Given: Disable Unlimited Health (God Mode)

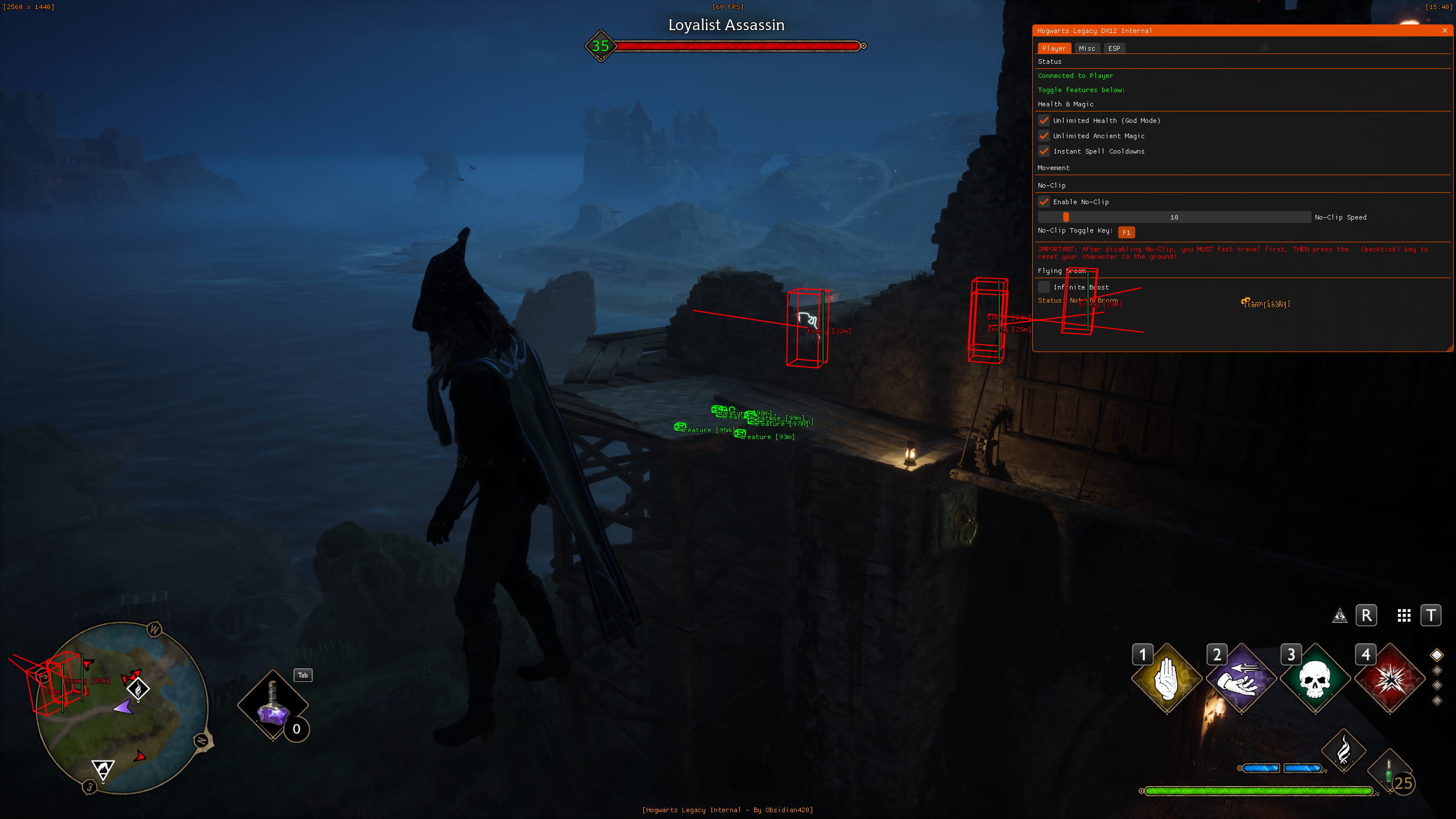Looking at the screenshot, I should [x=1044, y=121].
